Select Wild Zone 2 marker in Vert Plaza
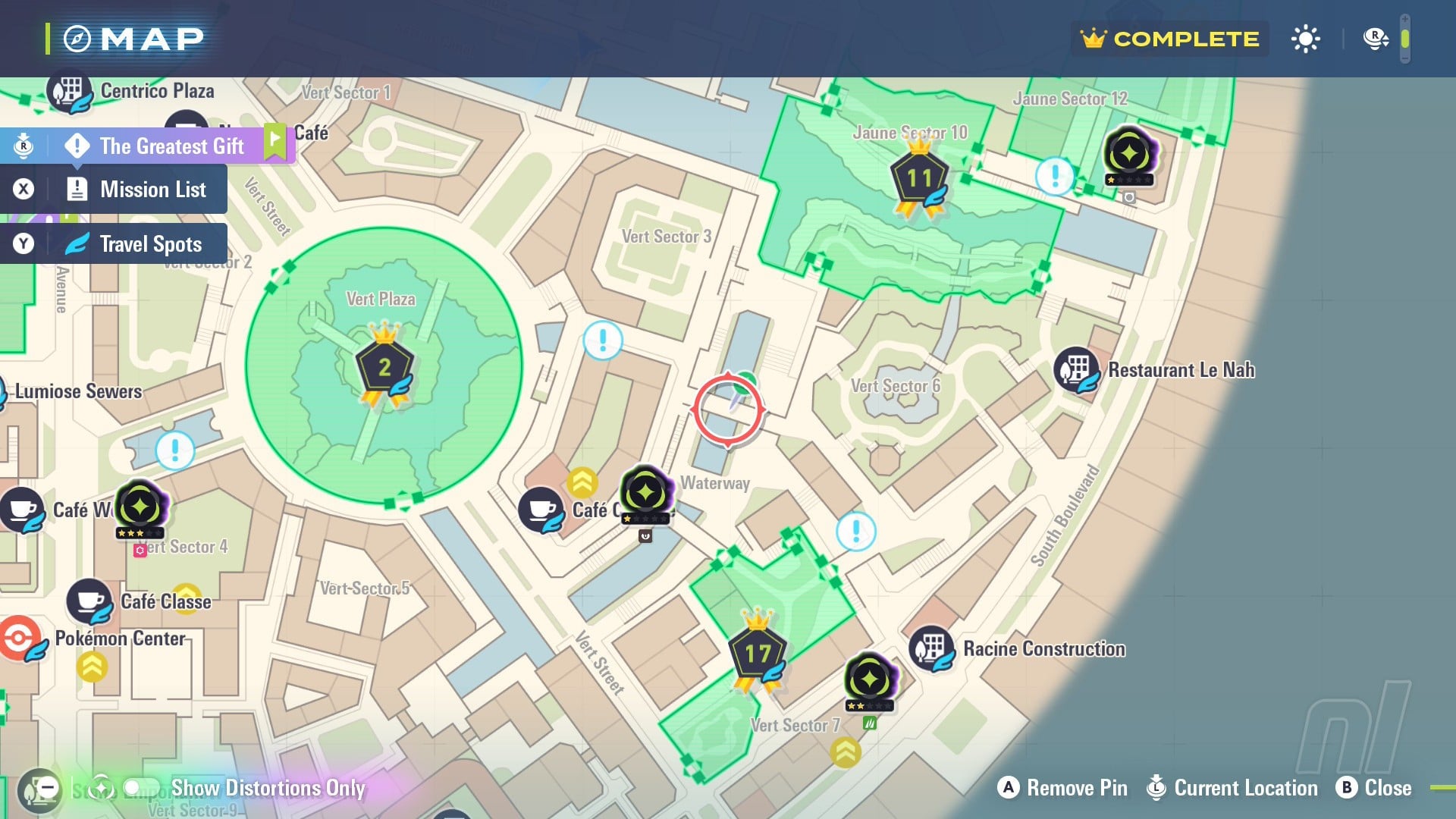This screenshot has height=819, width=1456. (384, 368)
